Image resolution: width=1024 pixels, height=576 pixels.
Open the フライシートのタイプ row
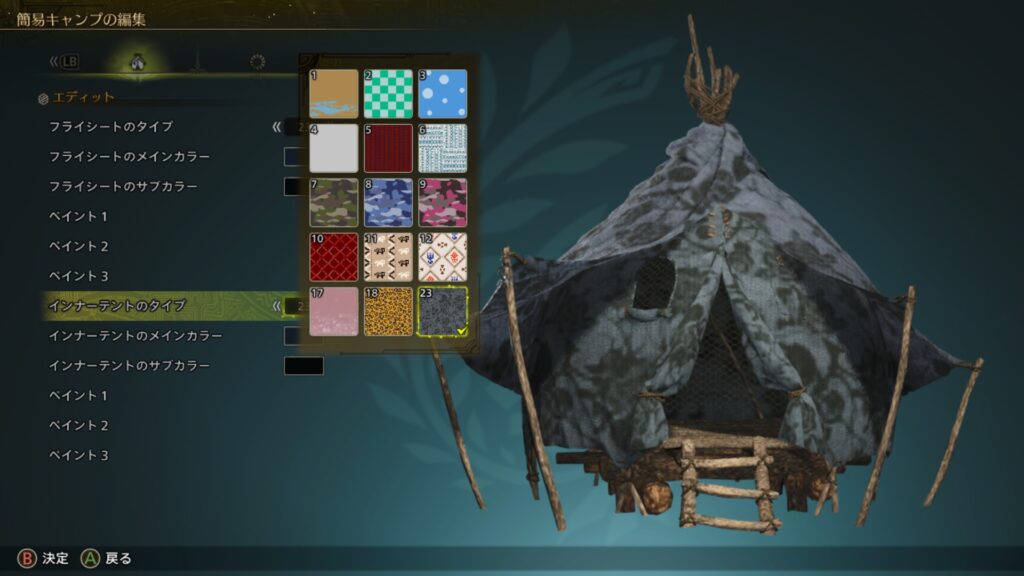pyautogui.click(x=111, y=127)
